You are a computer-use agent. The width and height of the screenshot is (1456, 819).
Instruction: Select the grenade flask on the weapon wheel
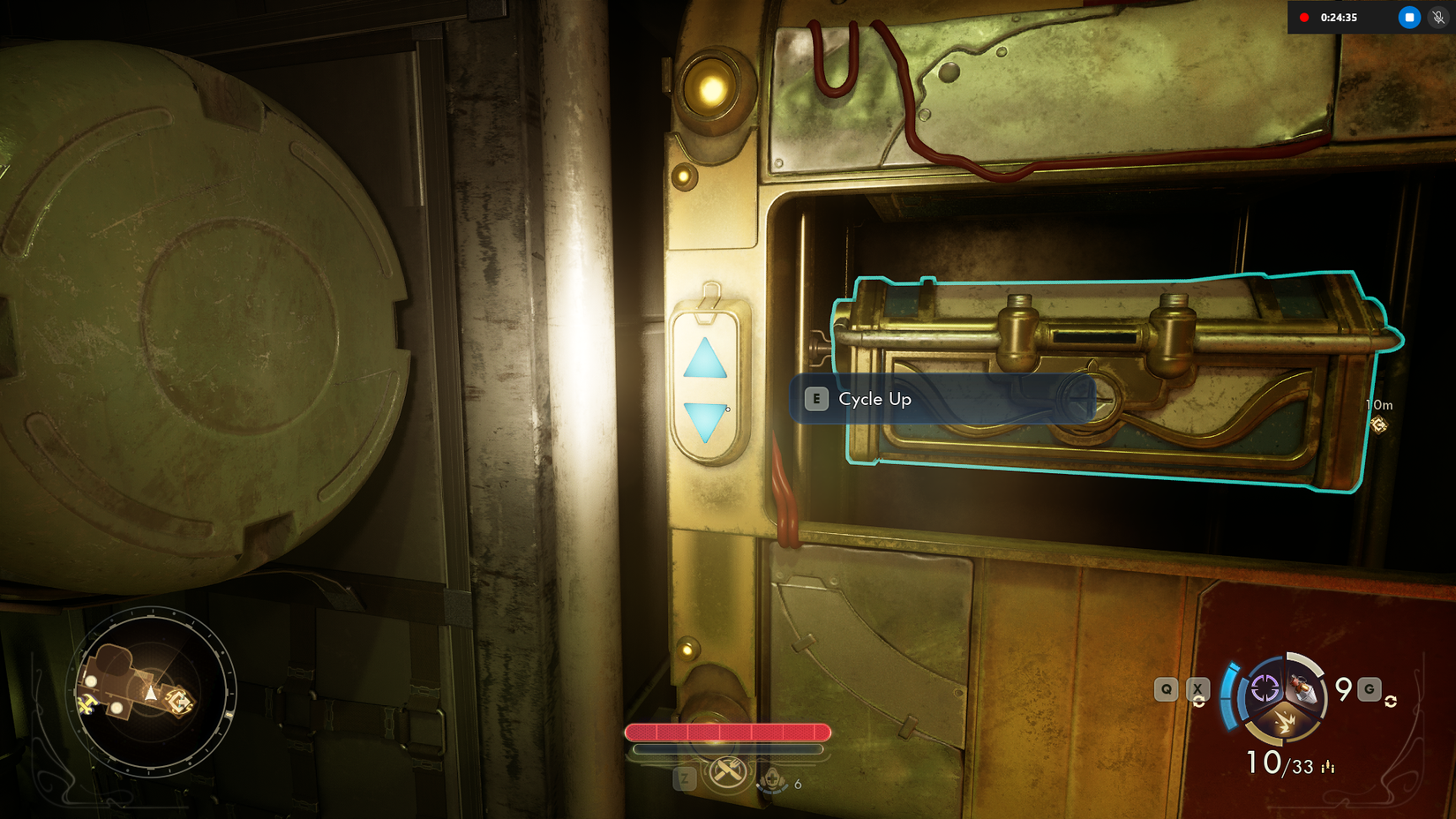1302,689
